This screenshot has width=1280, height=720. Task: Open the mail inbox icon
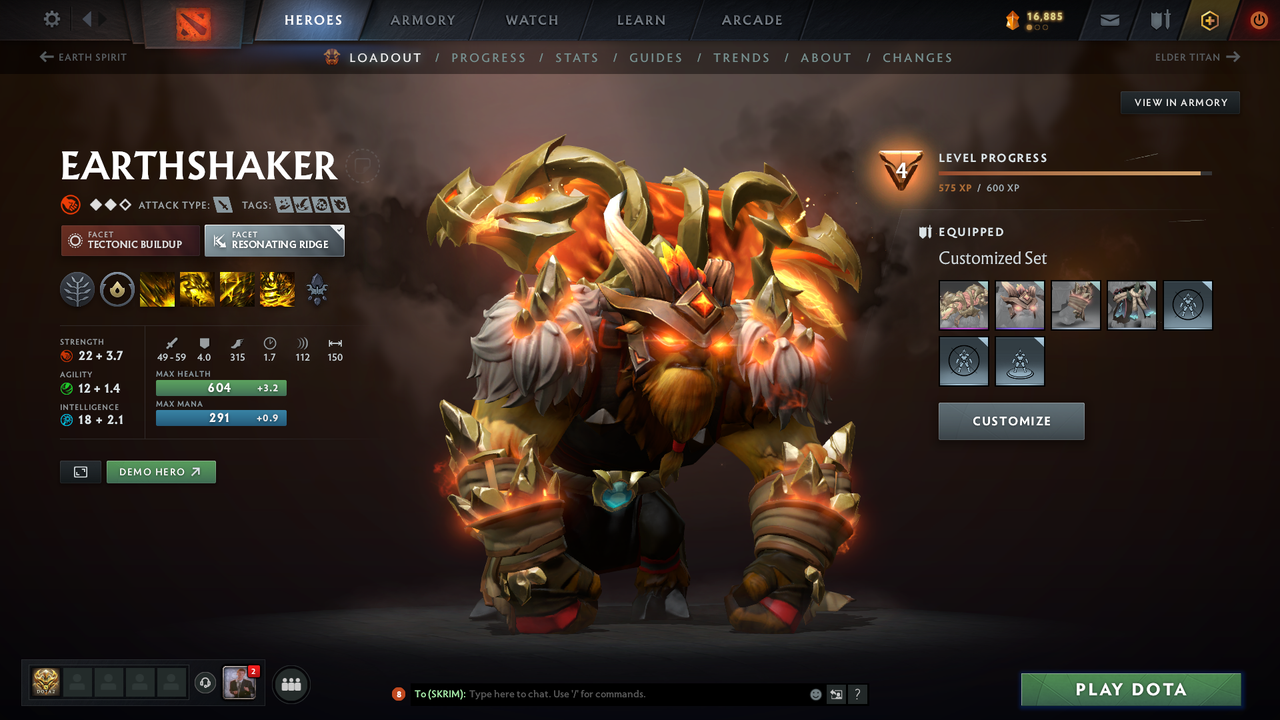[x=1109, y=20]
